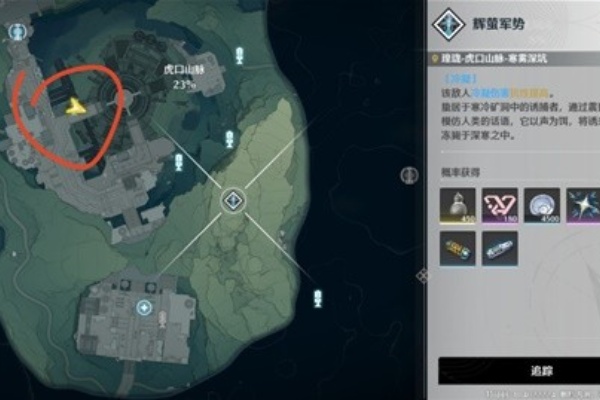Select the diamond boss marker at the crosshair
This screenshot has width=600, height=400.
(232, 202)
